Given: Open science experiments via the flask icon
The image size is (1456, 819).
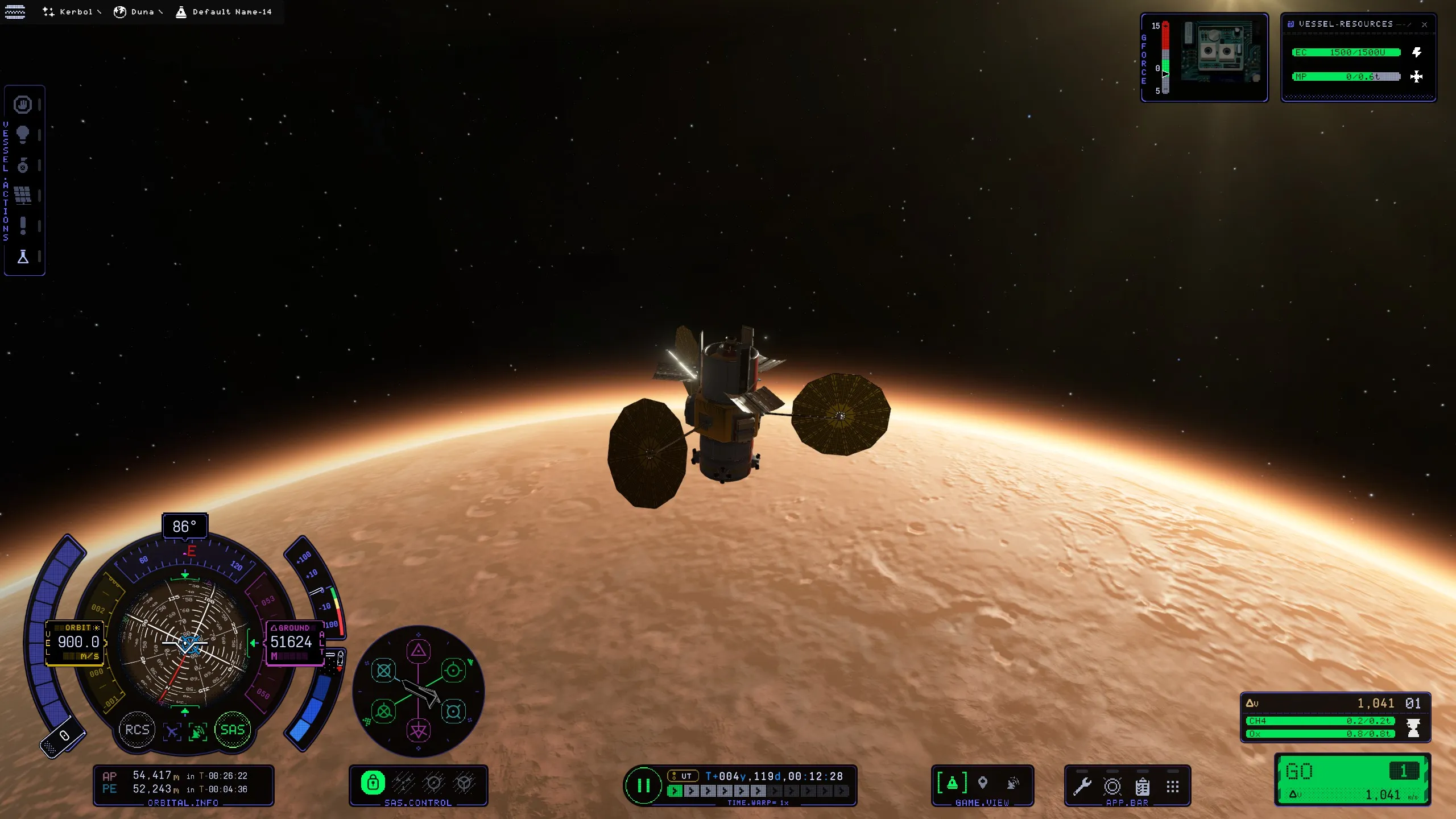Looking at the screenshot, I should point(23,257).
